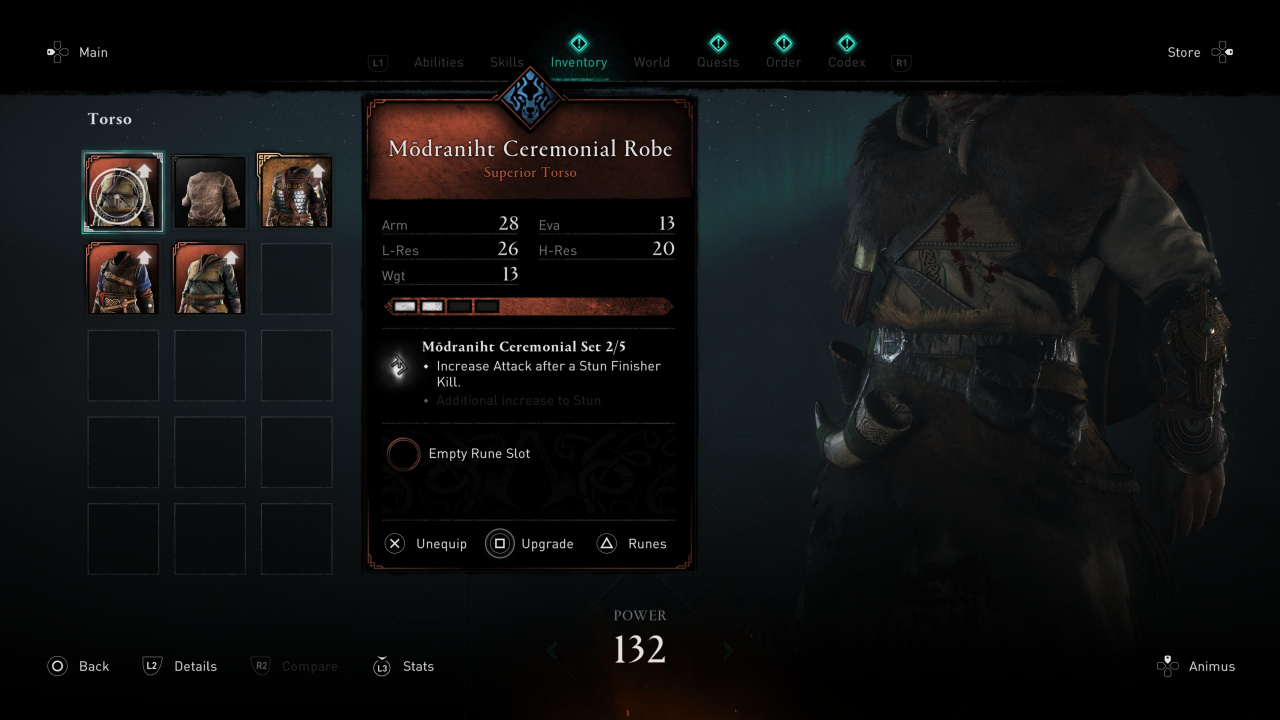1280x720 pixels.
Task: Open the Skills tab
Action: coord(506,62)
